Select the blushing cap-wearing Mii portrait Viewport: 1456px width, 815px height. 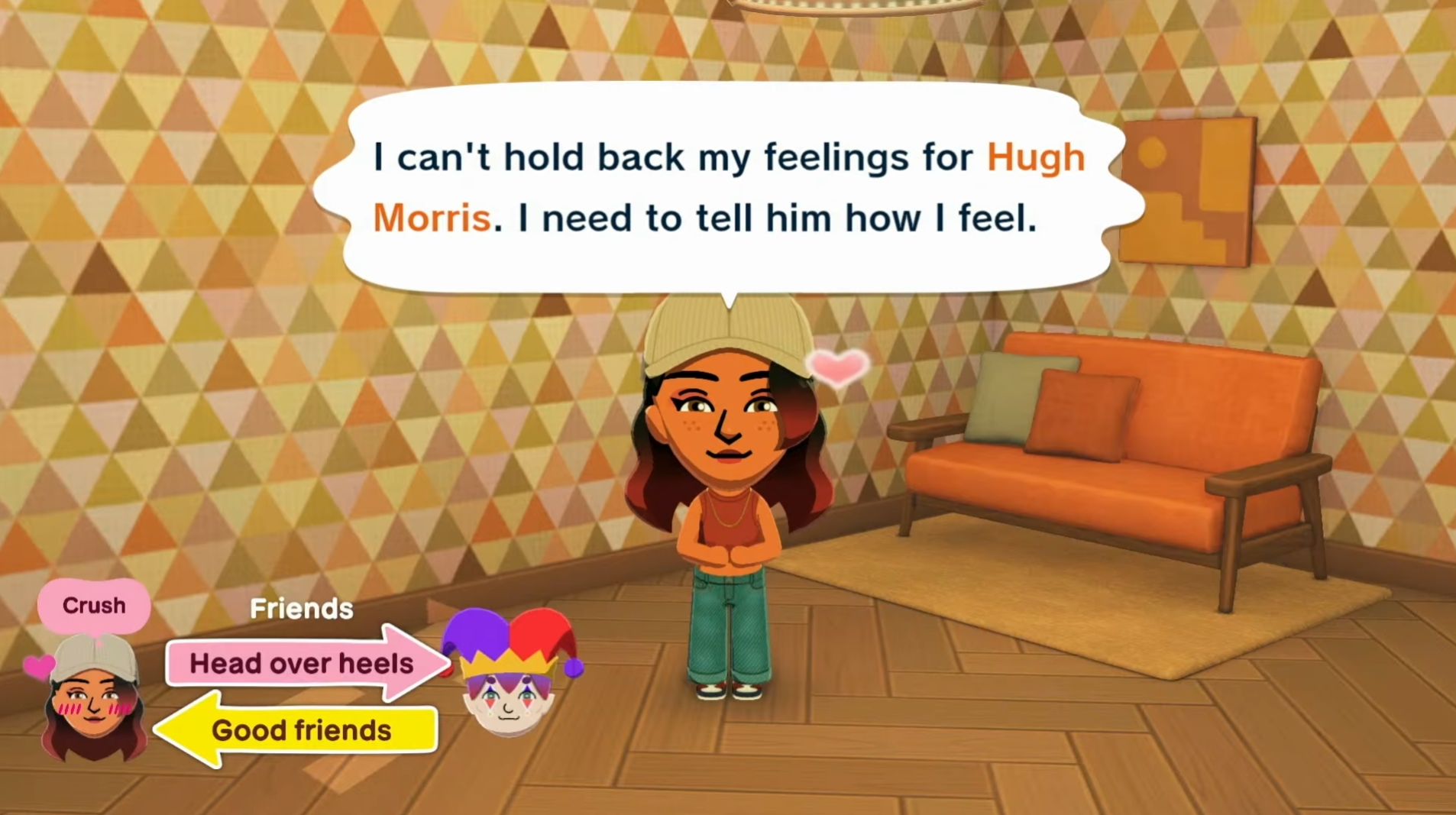(93, 697)
